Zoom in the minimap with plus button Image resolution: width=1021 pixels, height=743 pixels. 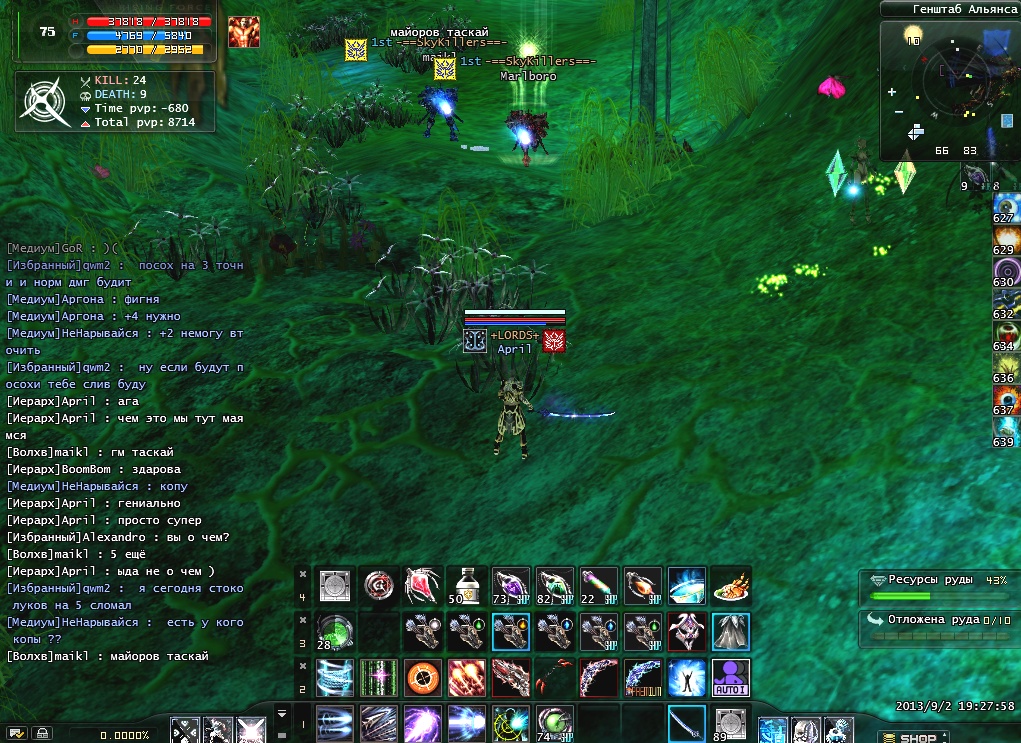point(891,92)
